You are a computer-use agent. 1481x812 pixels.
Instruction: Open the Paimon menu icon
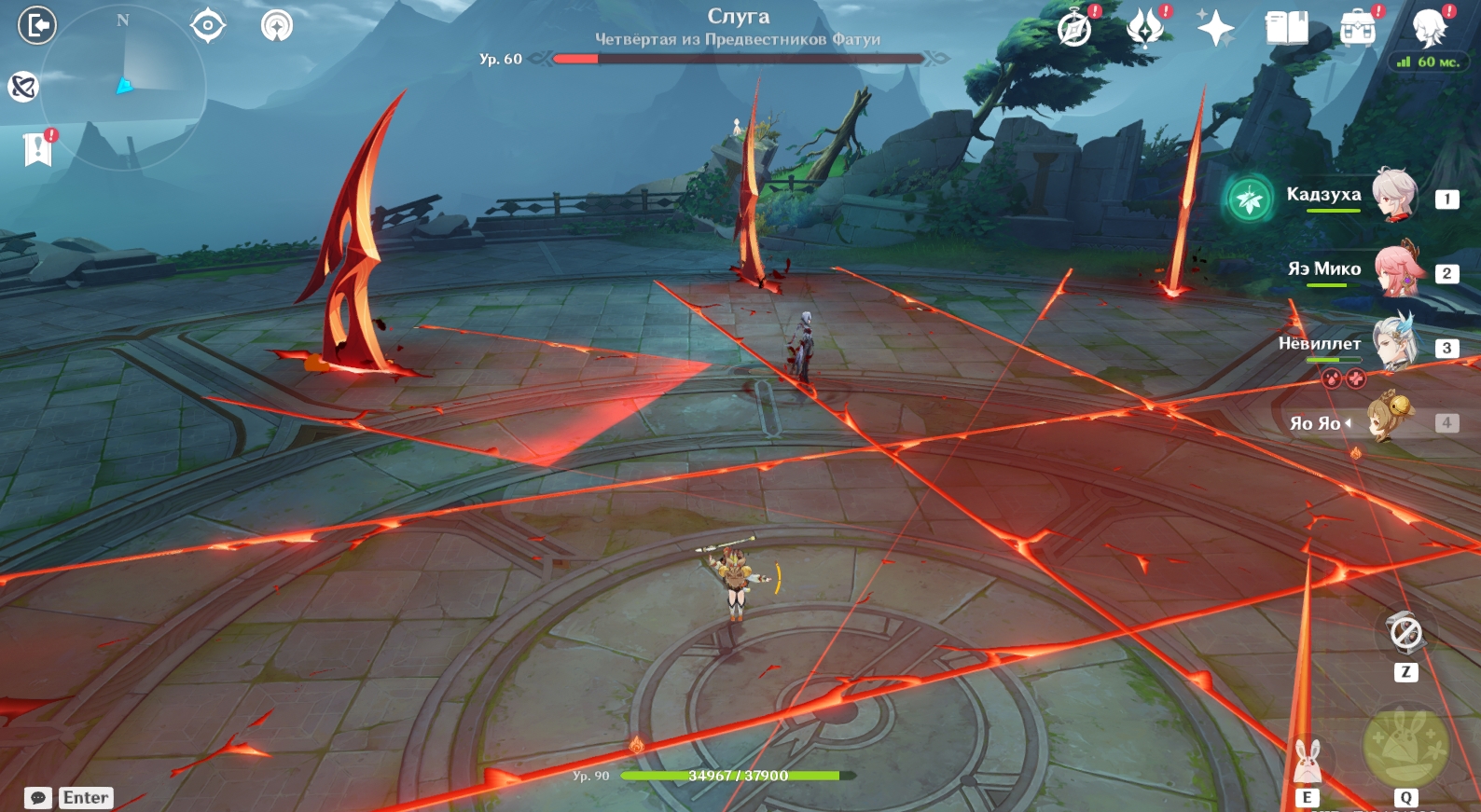click(x=1429, y=29)
